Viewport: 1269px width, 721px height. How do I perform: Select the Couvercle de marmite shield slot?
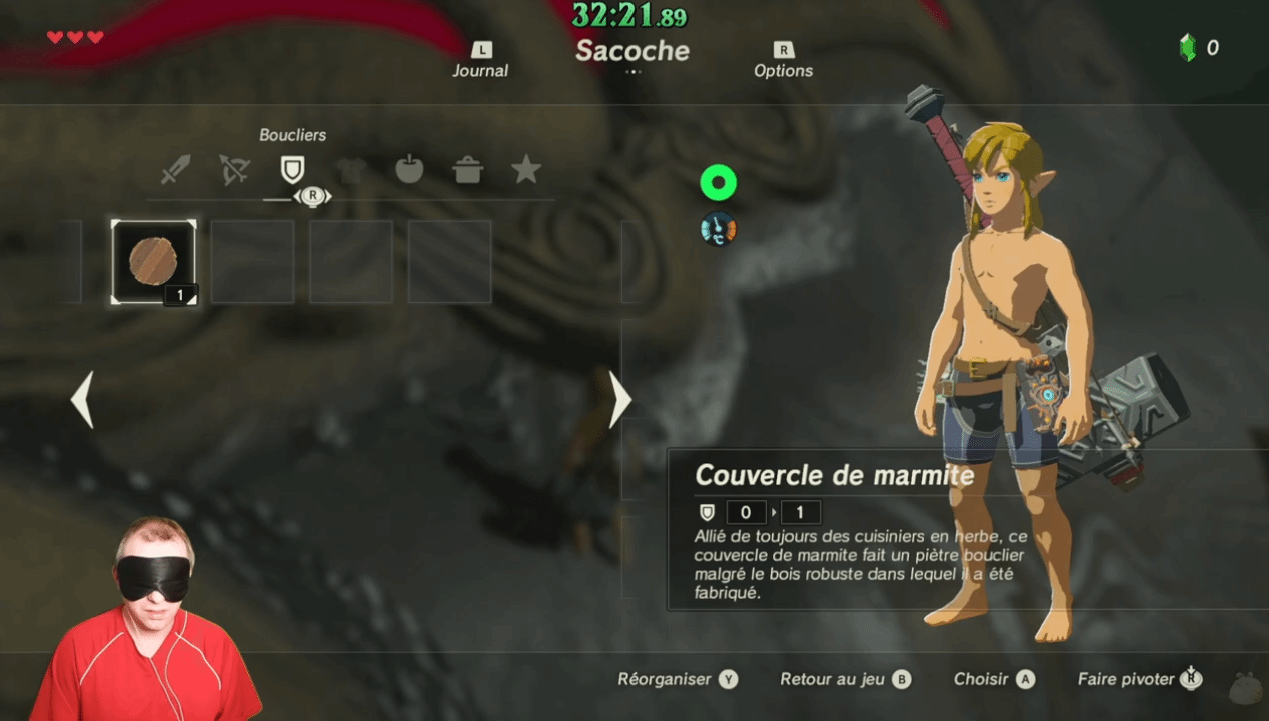point(154,262)
